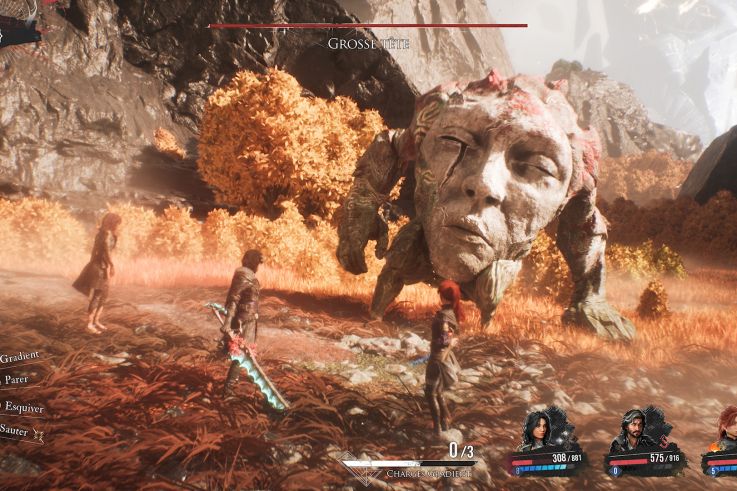Select the red-haired character's party portrait
The height and width of the screenshot is (491, 737).
[x=725, y=433]
